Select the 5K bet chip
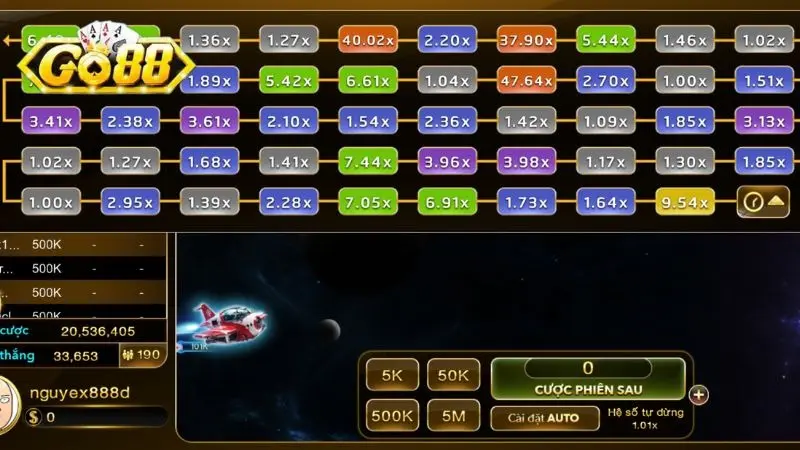The height and width of the screenshot is (450, 800). (x=392, y=375)
